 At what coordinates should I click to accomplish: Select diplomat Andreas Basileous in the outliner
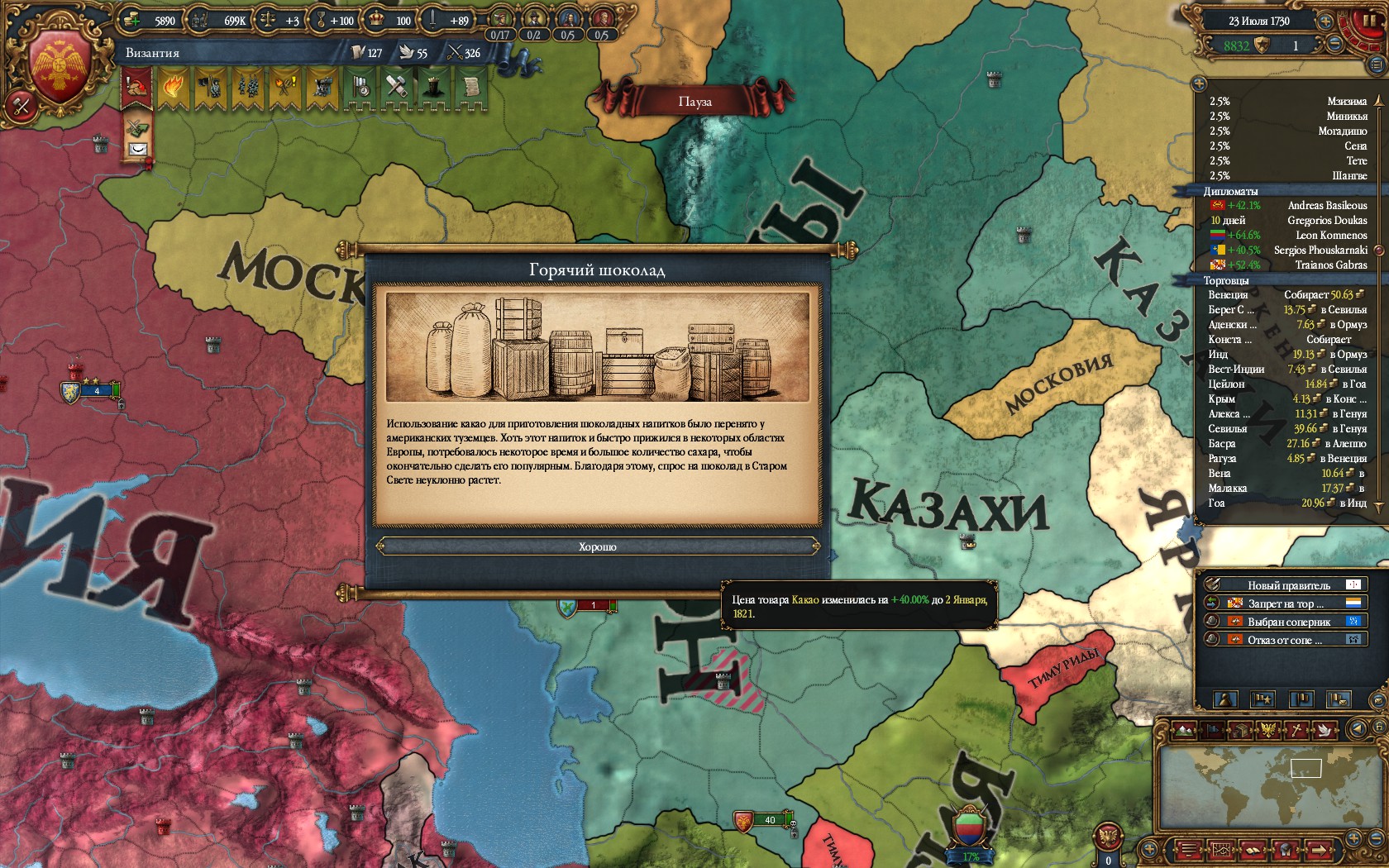[1288, 205]
